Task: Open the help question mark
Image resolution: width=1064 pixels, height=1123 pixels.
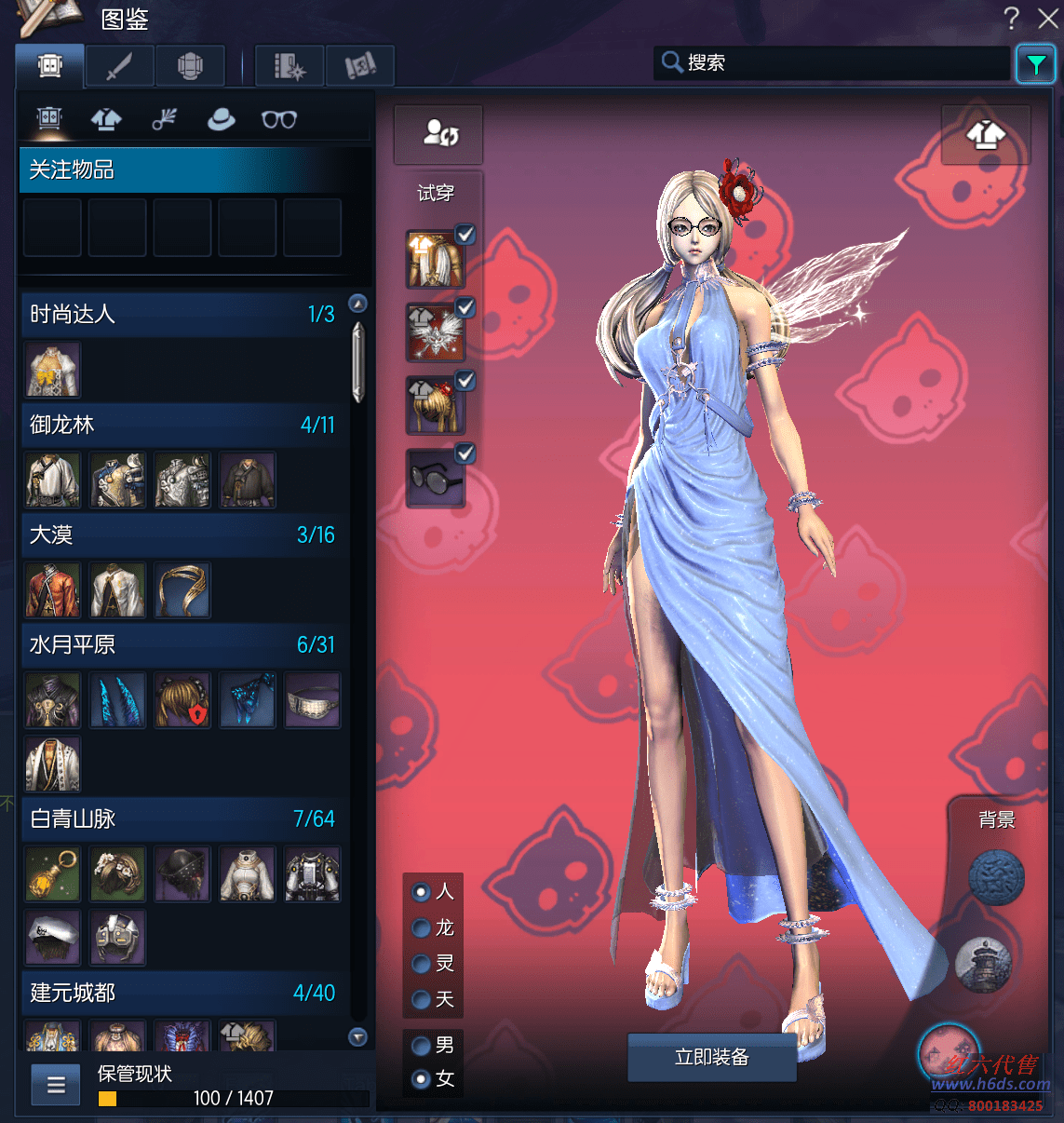Action: [x=1012, y=18]
